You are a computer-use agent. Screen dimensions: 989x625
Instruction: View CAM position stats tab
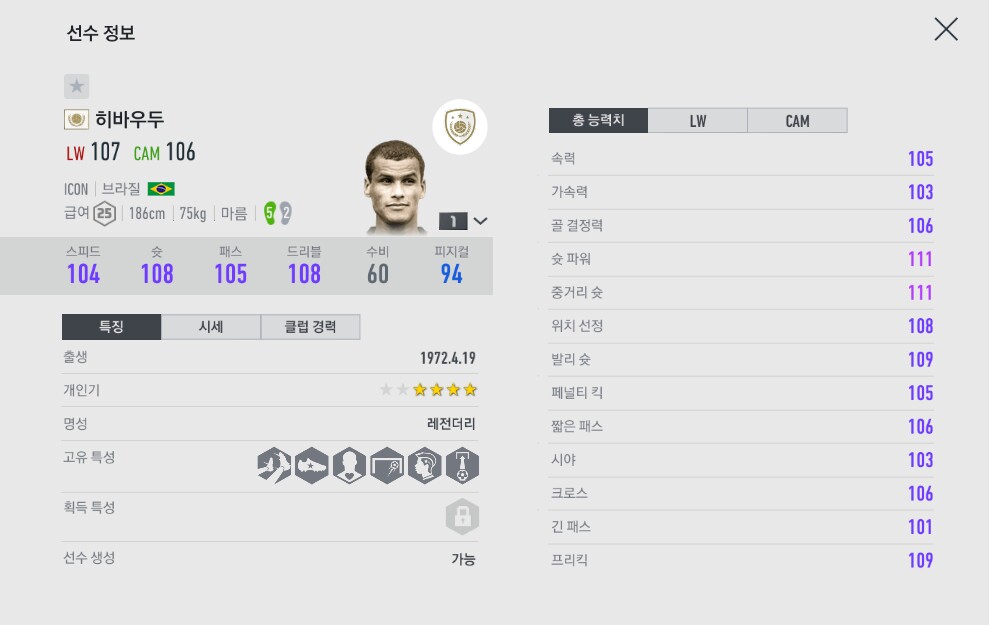797,121
